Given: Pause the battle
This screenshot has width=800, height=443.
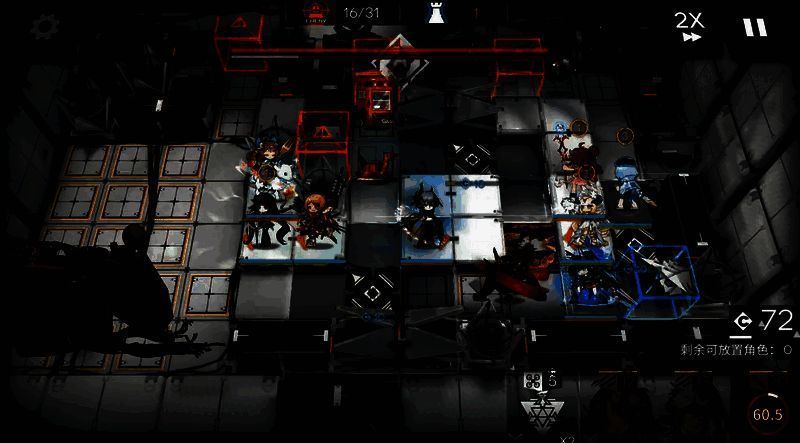Looking at the screenshot, I should (x=755, y=27).
